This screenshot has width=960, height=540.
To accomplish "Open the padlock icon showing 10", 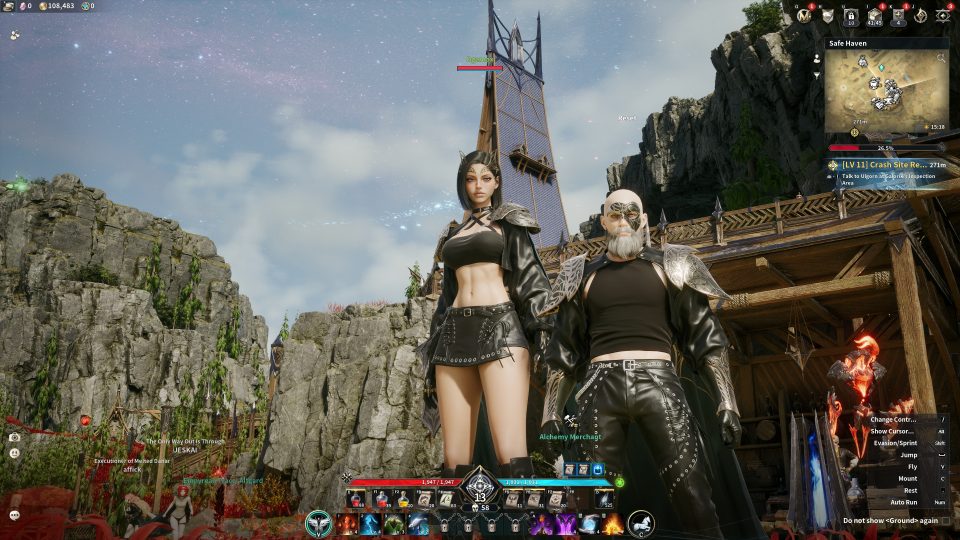I will pos(851,15).
